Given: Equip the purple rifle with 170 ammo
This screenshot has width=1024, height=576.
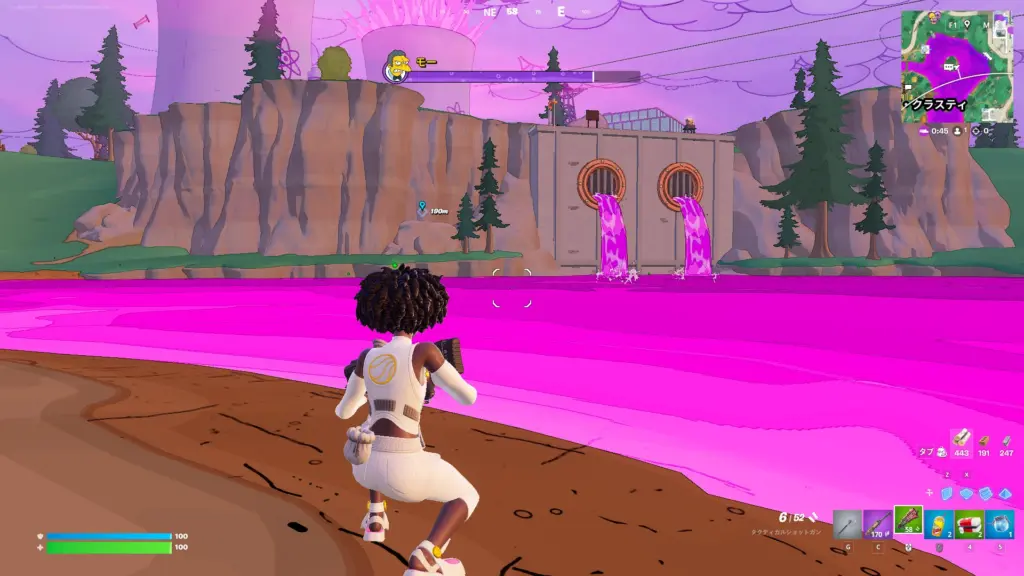Looking at the screenshot, I should [878, 524].
